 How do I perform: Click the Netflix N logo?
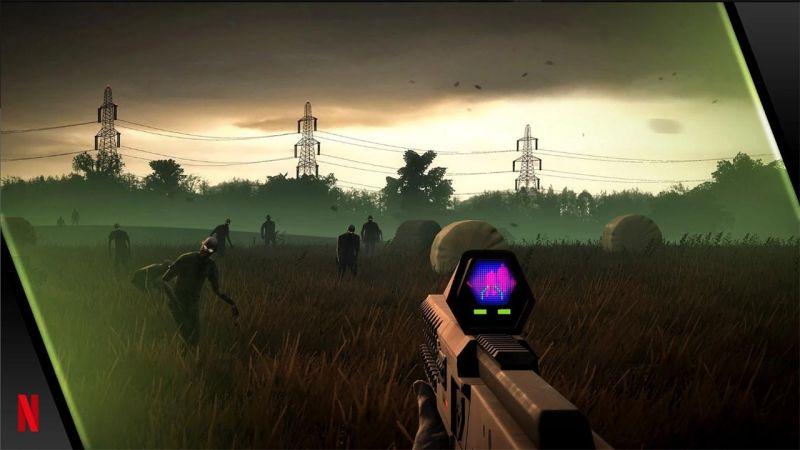coord(28,413)
